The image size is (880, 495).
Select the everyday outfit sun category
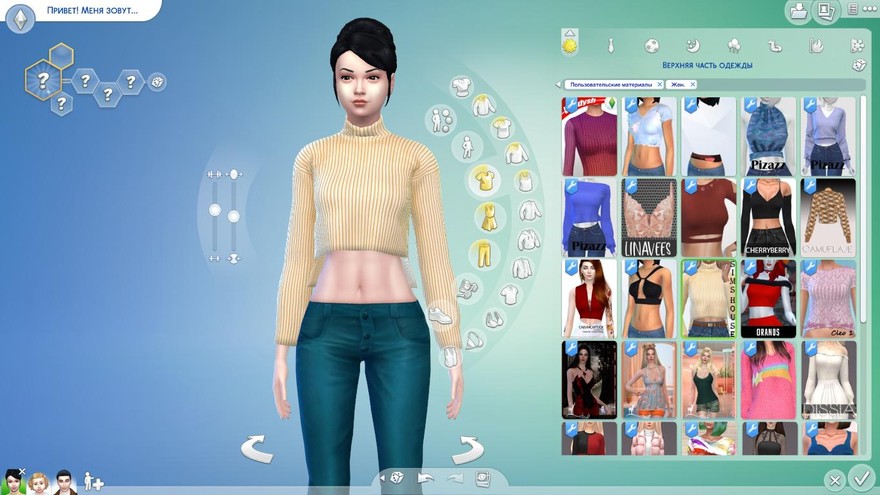point(570,45)
